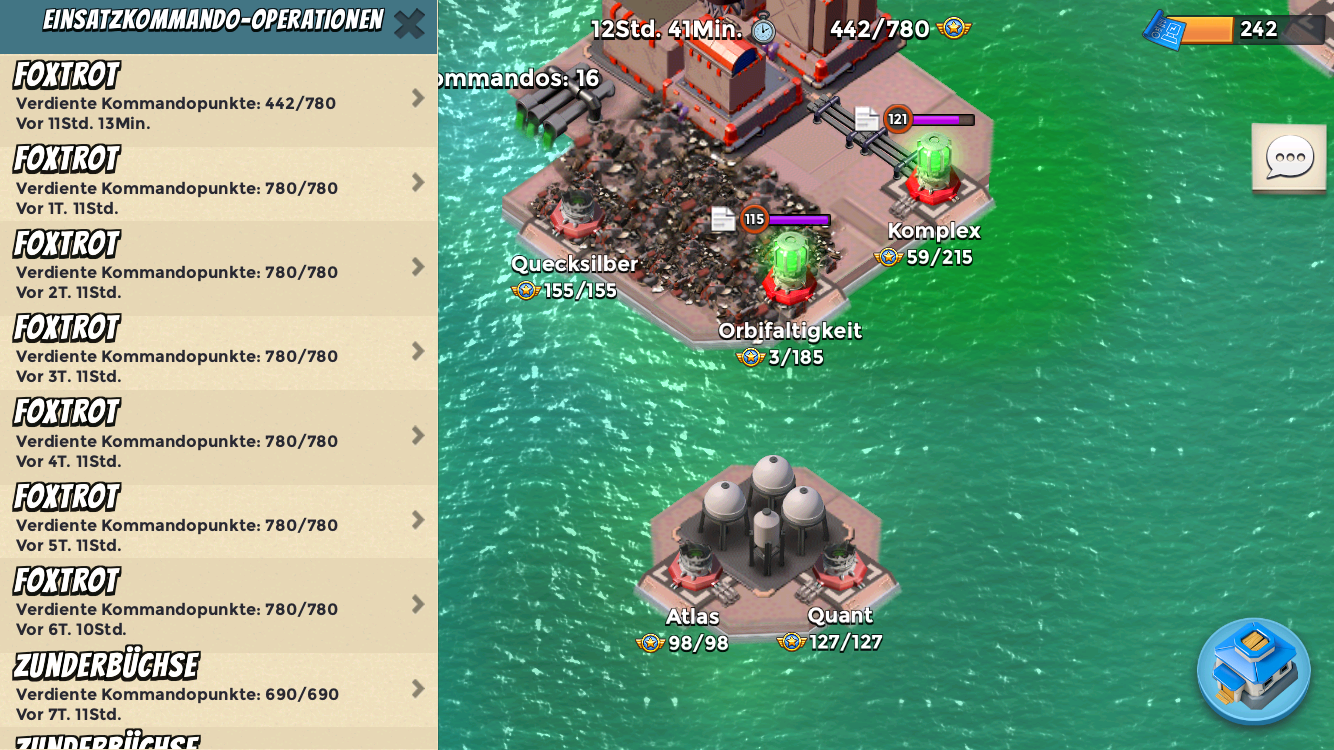
Task: Pick the Atlas base label 98/98
Action: [691, 630]
